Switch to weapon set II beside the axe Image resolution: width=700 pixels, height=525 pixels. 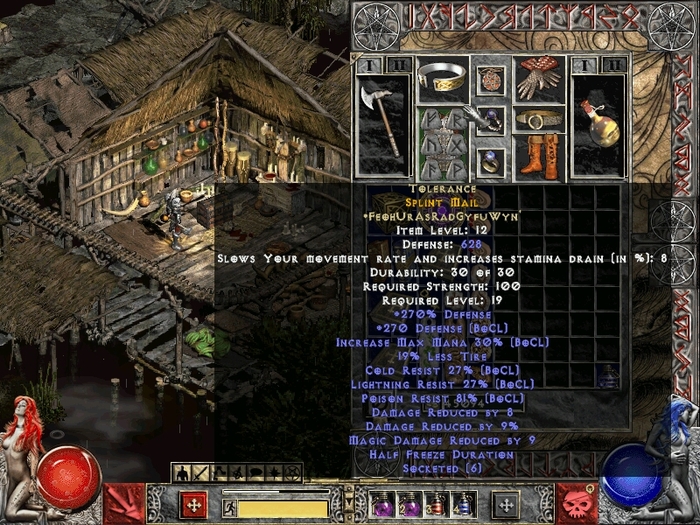click(x=397, y=65)
